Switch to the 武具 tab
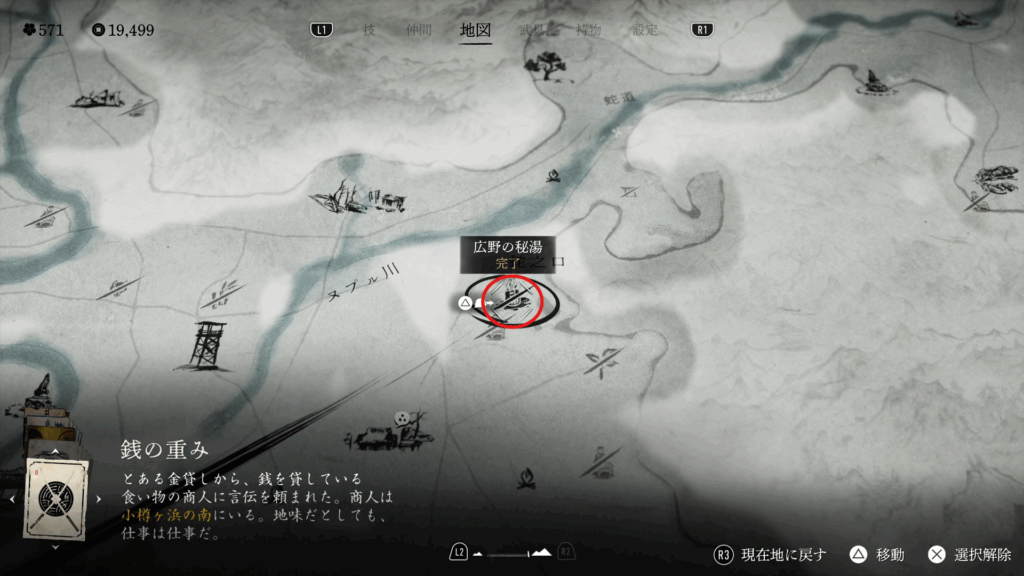 (x=533, y=30)
